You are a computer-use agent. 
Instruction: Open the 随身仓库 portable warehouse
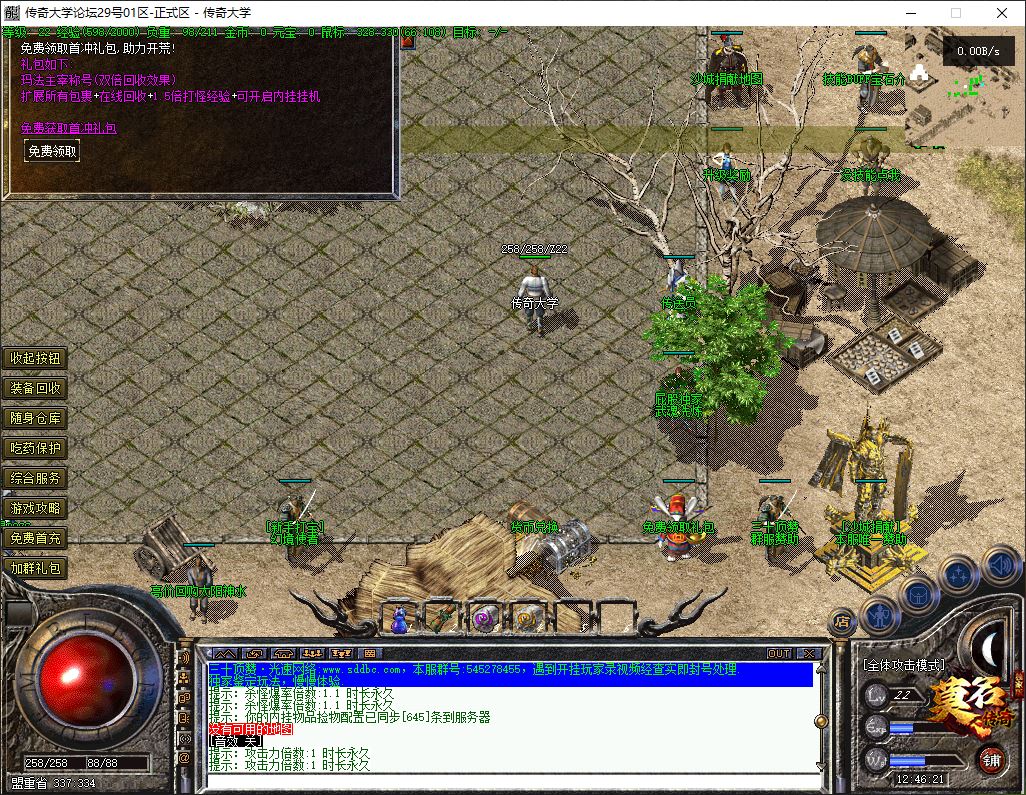pos(35,418)
